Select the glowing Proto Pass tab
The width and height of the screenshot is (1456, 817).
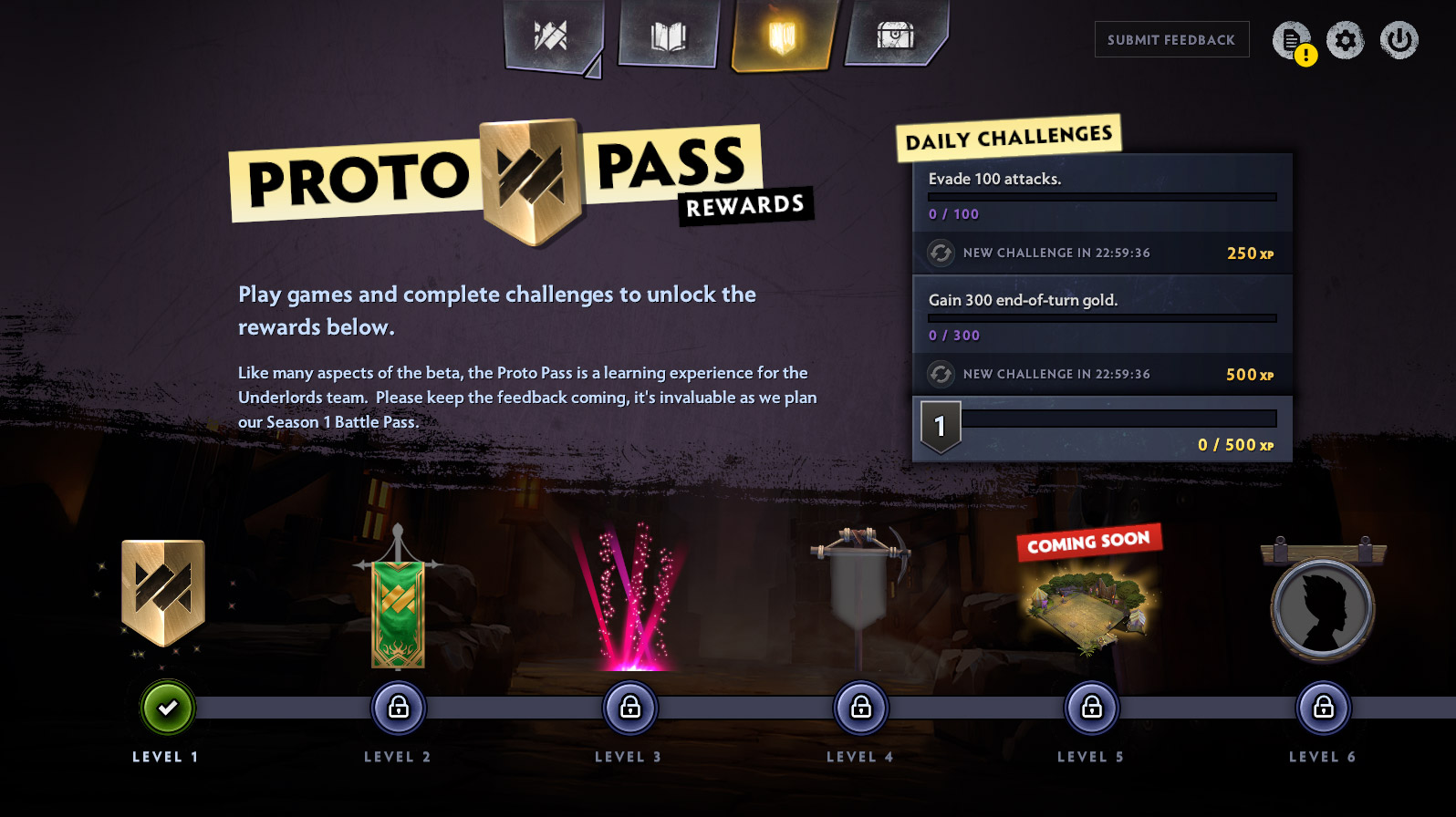782,36
